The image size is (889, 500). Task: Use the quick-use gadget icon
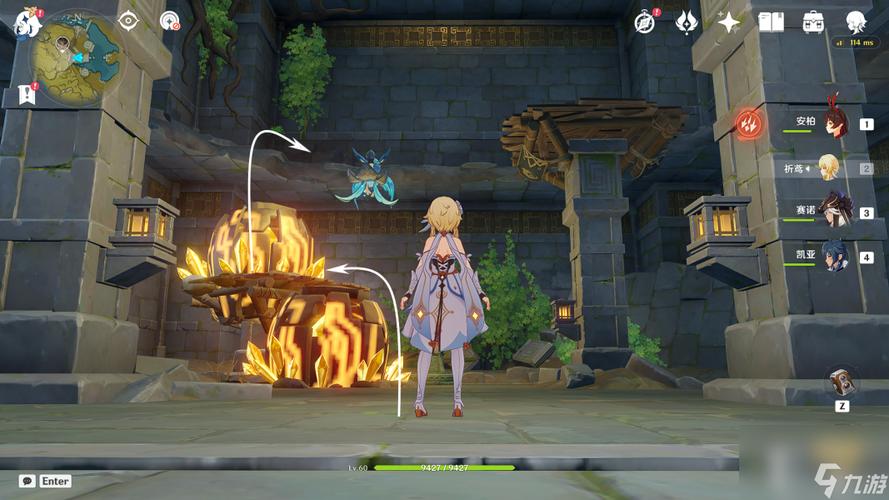[x=842, y=382]
